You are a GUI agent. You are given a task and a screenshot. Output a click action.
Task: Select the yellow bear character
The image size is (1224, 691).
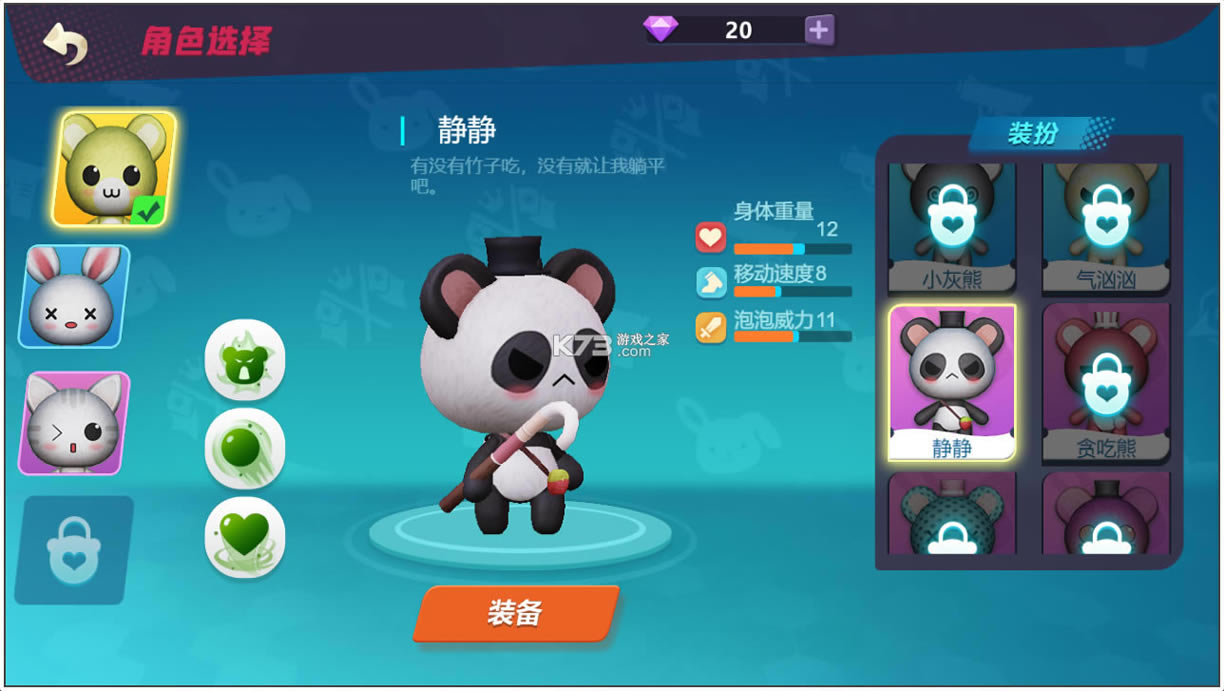pos(114,168)
